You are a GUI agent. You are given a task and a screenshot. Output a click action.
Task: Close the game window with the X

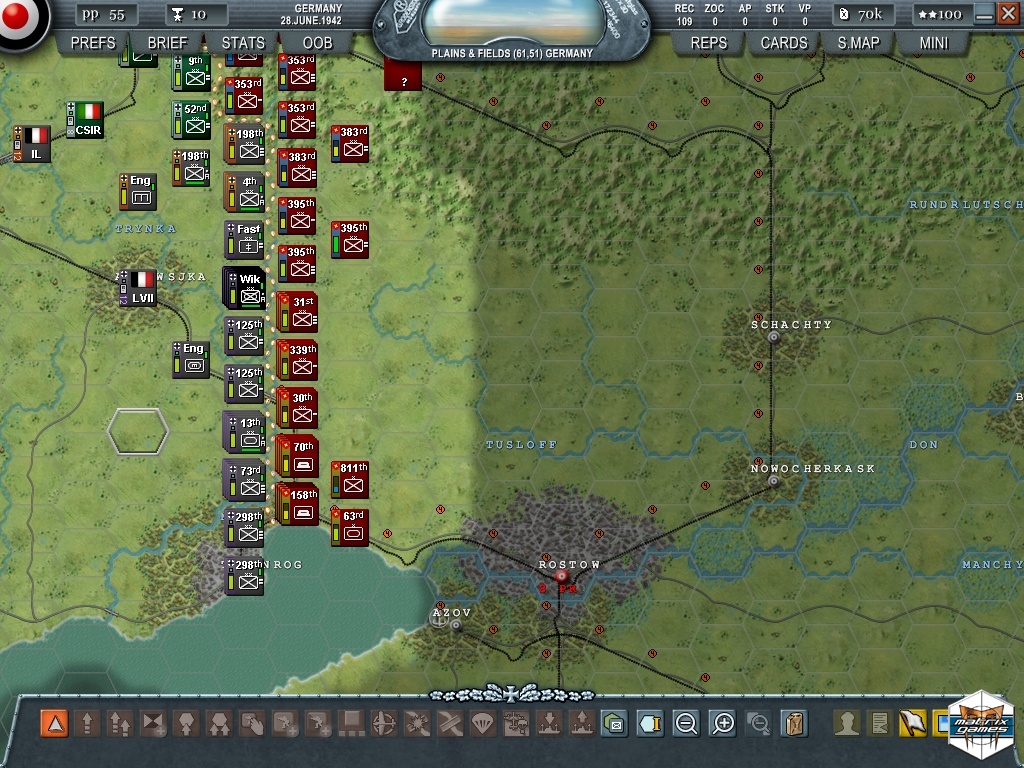(x=1008, y=14)
